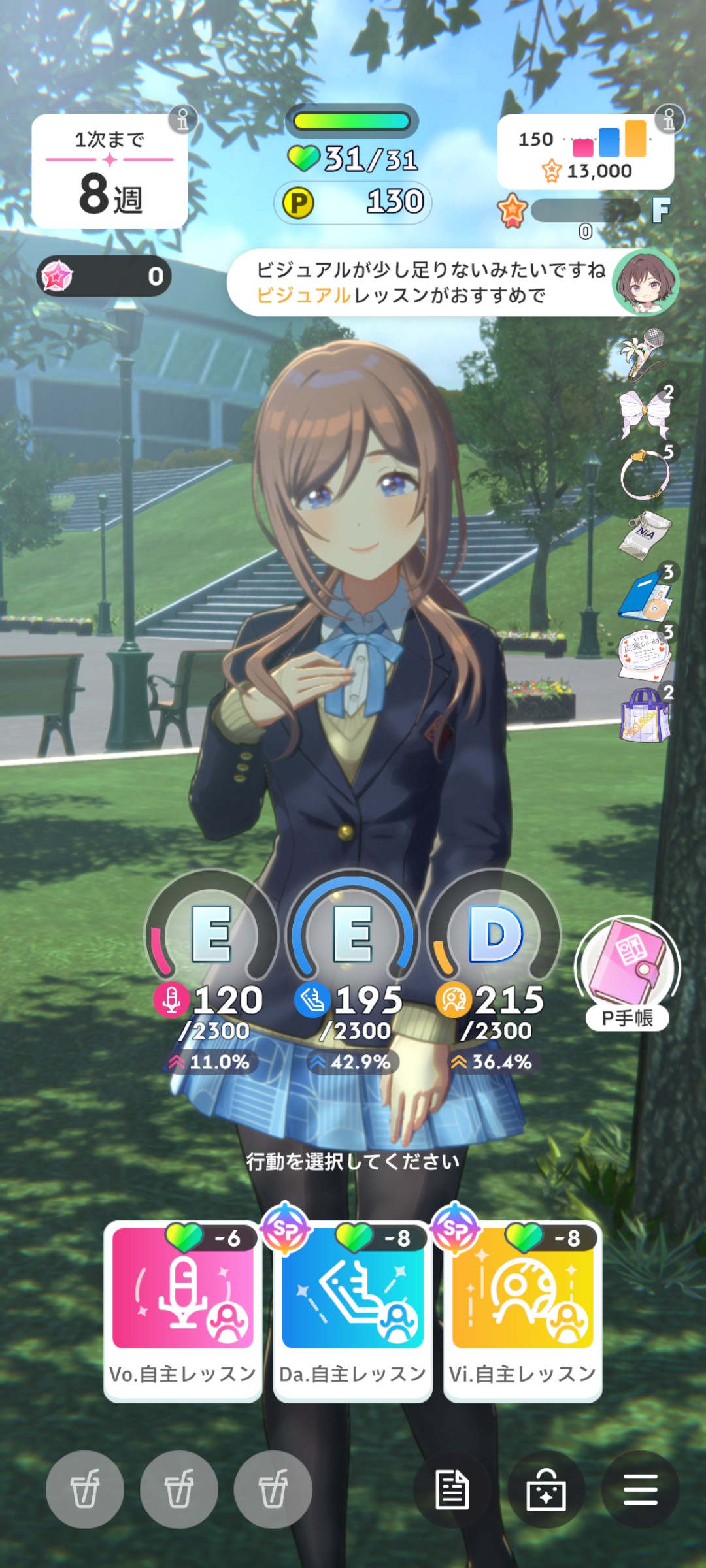The height and width of the screenshot is (1568, 706).
Task: Open the hamburger menu button
Action: point(640,1489)
